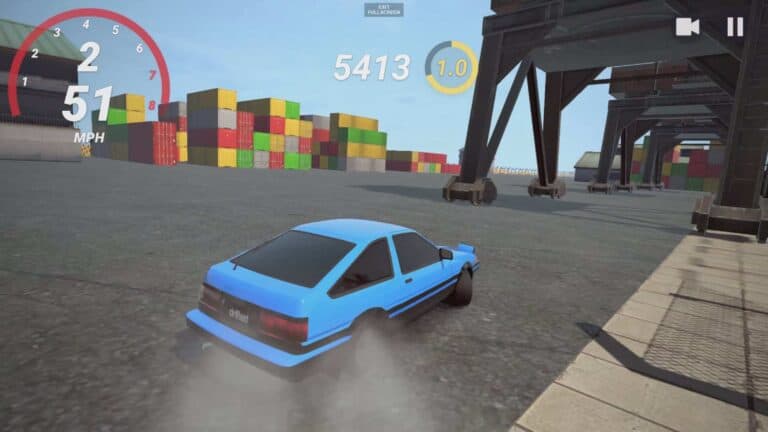The image size is (768, 432).
Task: Pause the game with the pause icon
Action: (735, 27)
